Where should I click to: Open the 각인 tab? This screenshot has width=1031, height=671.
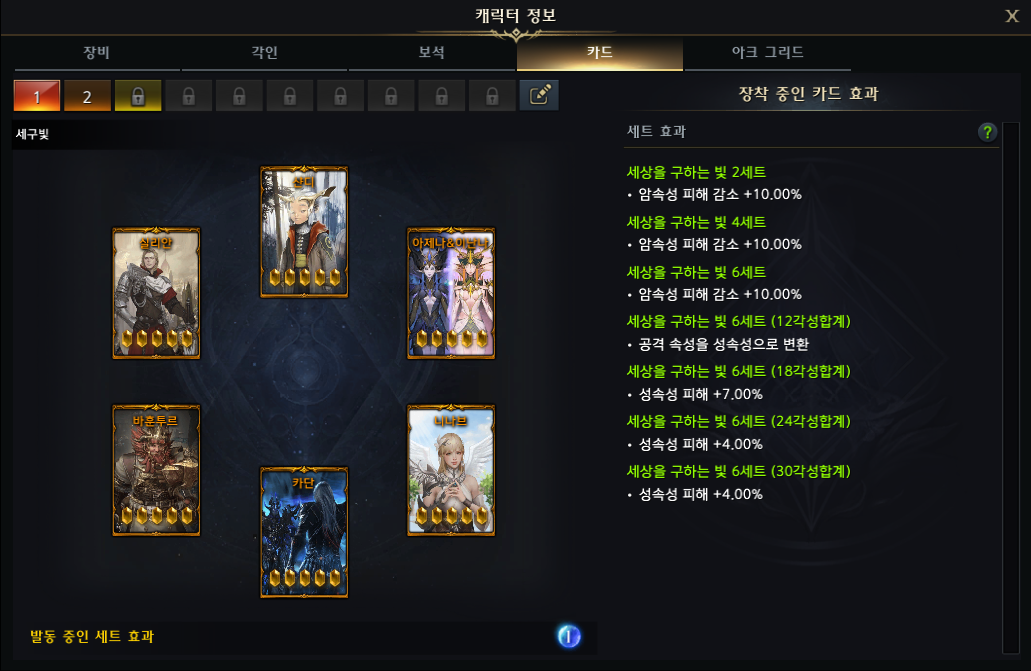click(x=264, y=53)
